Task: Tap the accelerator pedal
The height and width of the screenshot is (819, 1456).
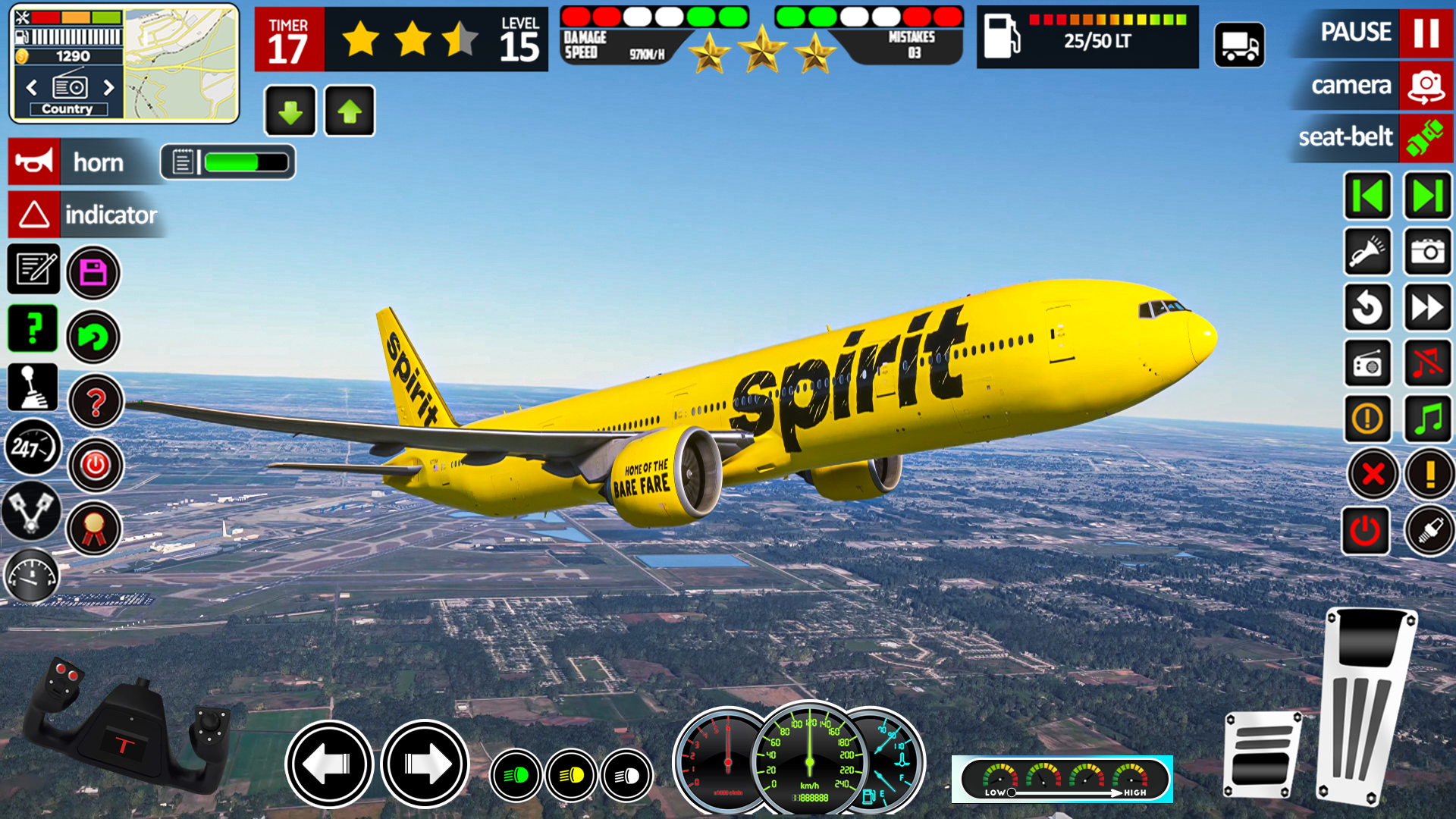Action: pyautogui.click(x=1367, y=705)
